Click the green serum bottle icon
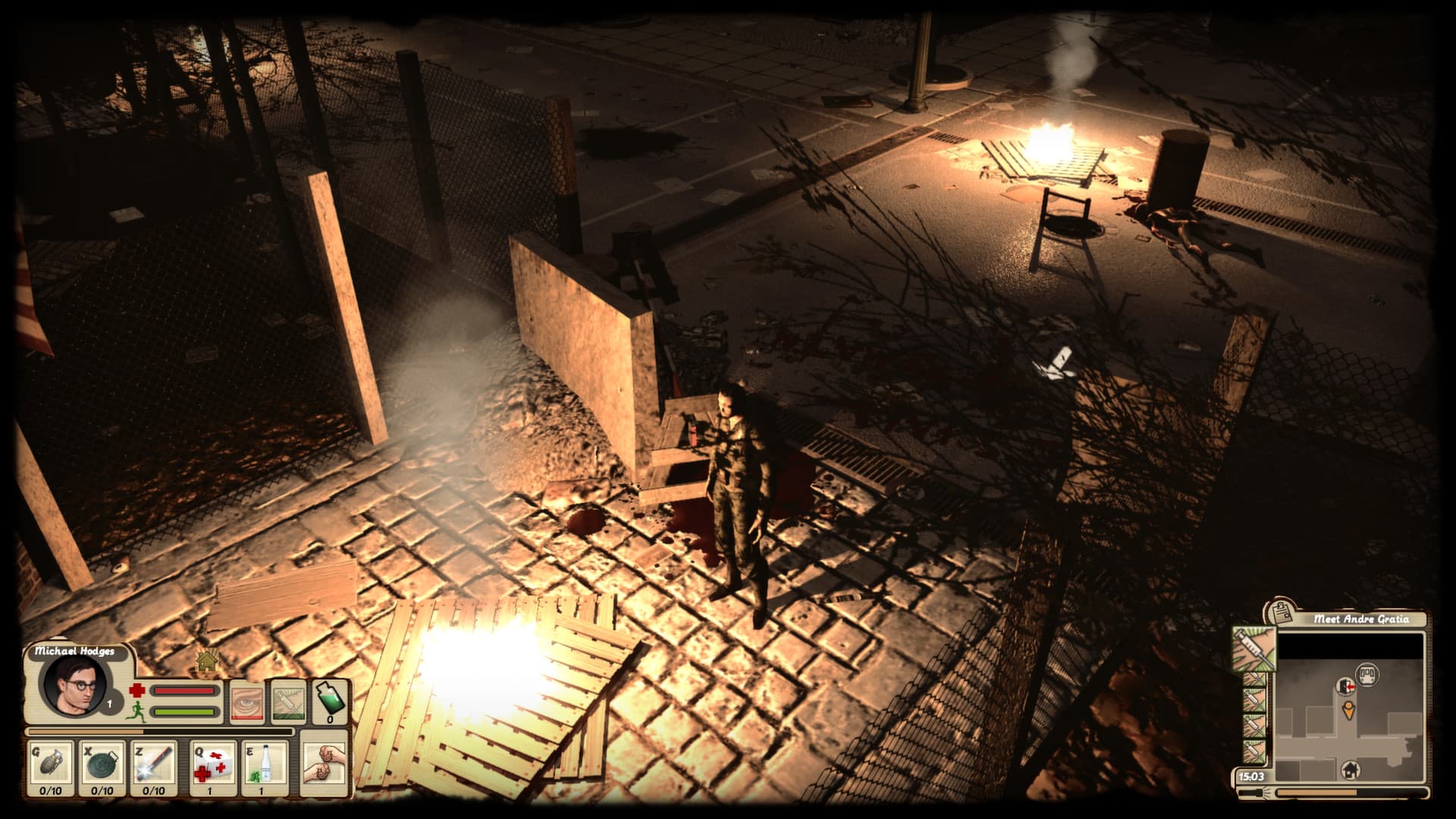Viewport: 1456px width, 819px height. (x=331, y=701)
